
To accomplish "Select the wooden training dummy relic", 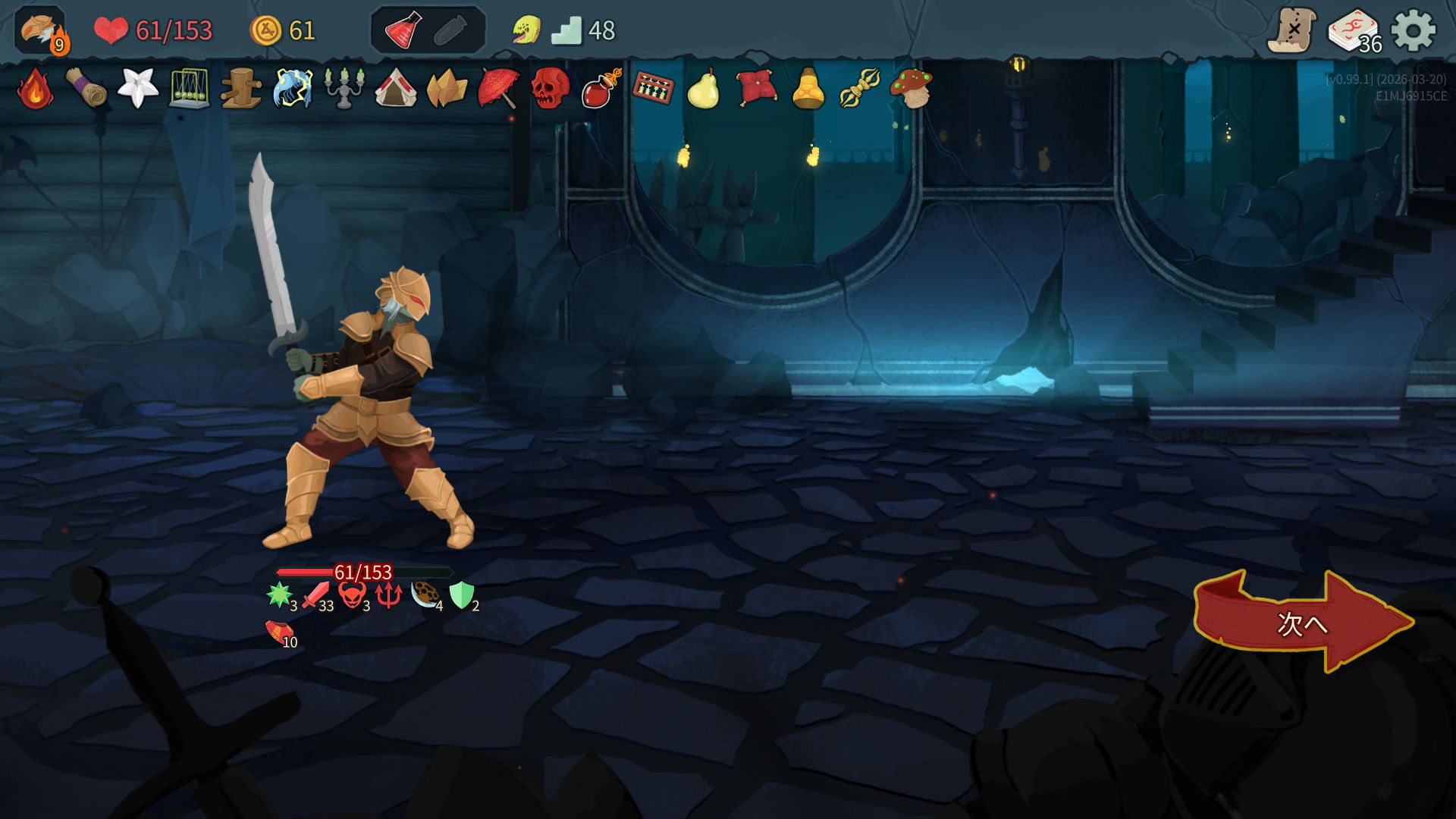I will tap(241, 89).
